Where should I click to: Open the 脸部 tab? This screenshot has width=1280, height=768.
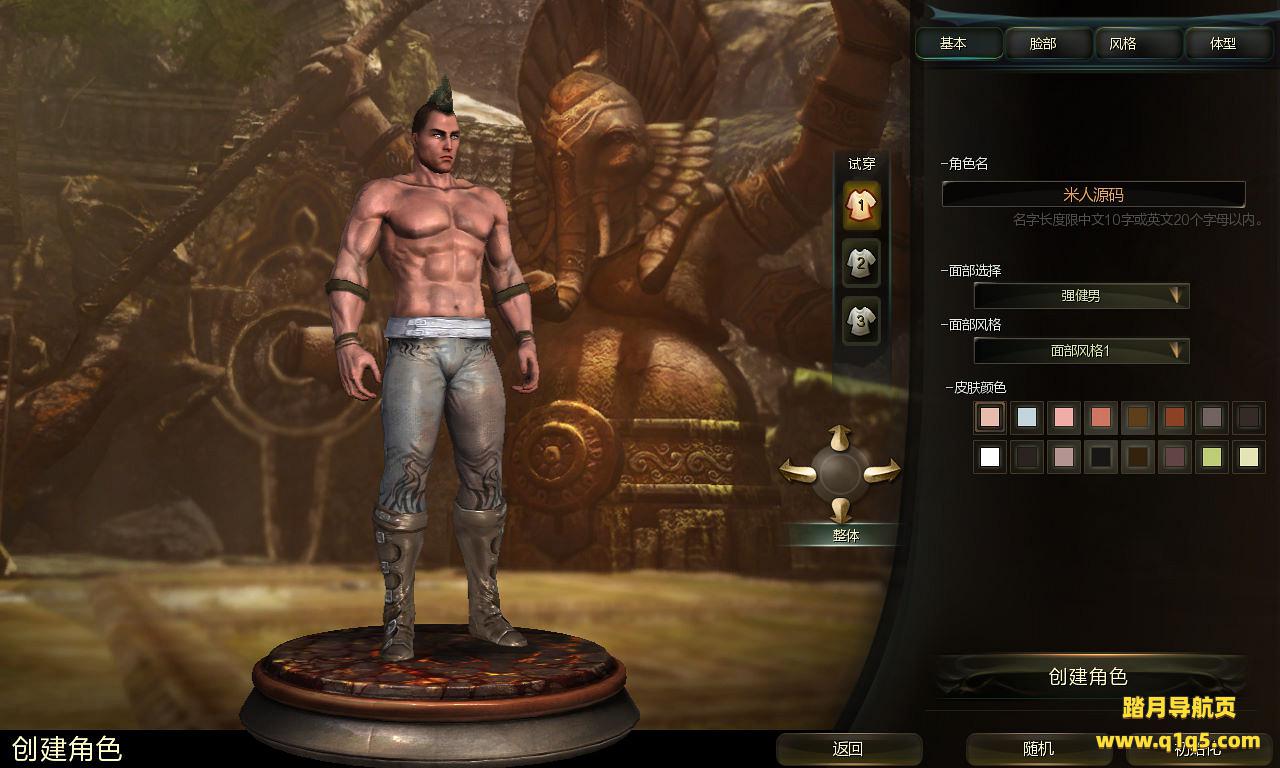pyautogui.click(x=1042, y=44)
